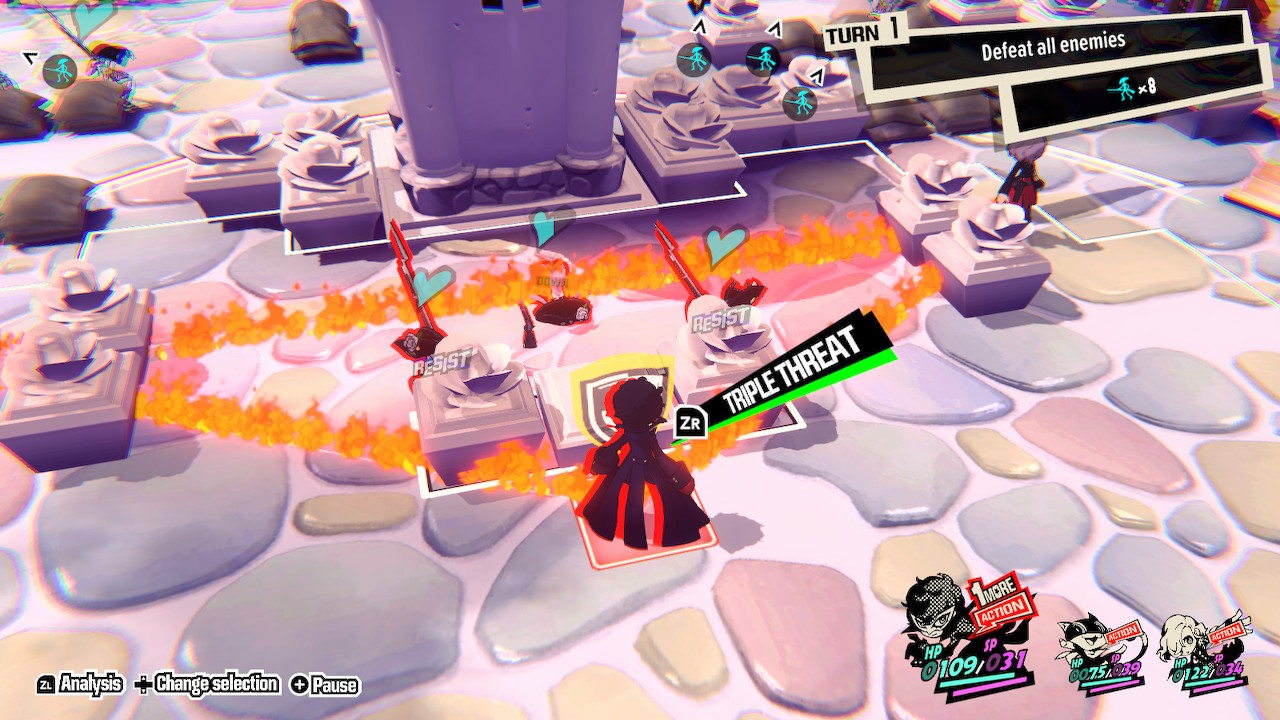Activate the Triple Threat banner
This screenshot has height=720, width=1280.
(x=791, y=374)
